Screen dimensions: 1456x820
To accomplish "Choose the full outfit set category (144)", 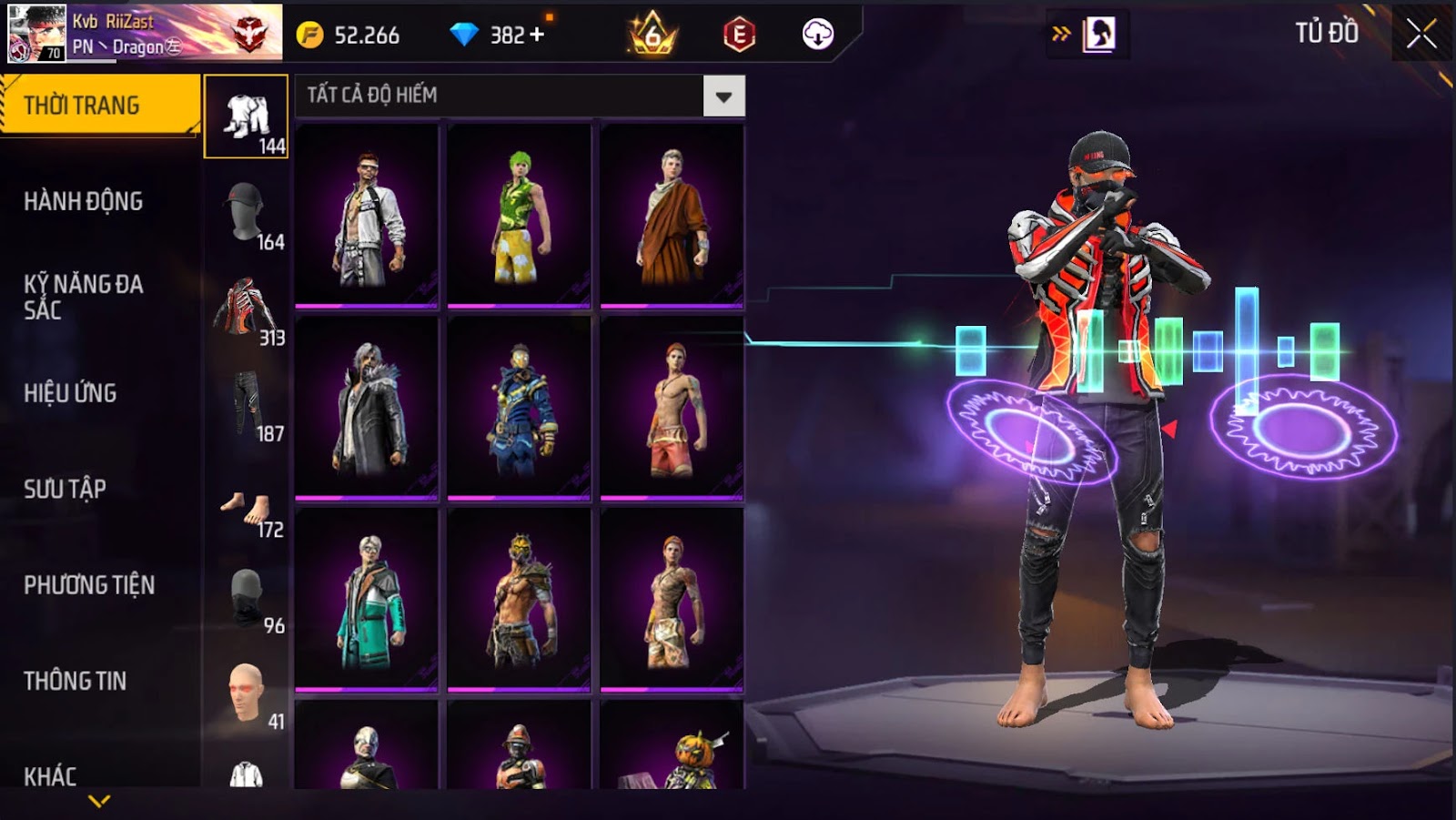I will [247, 117].
